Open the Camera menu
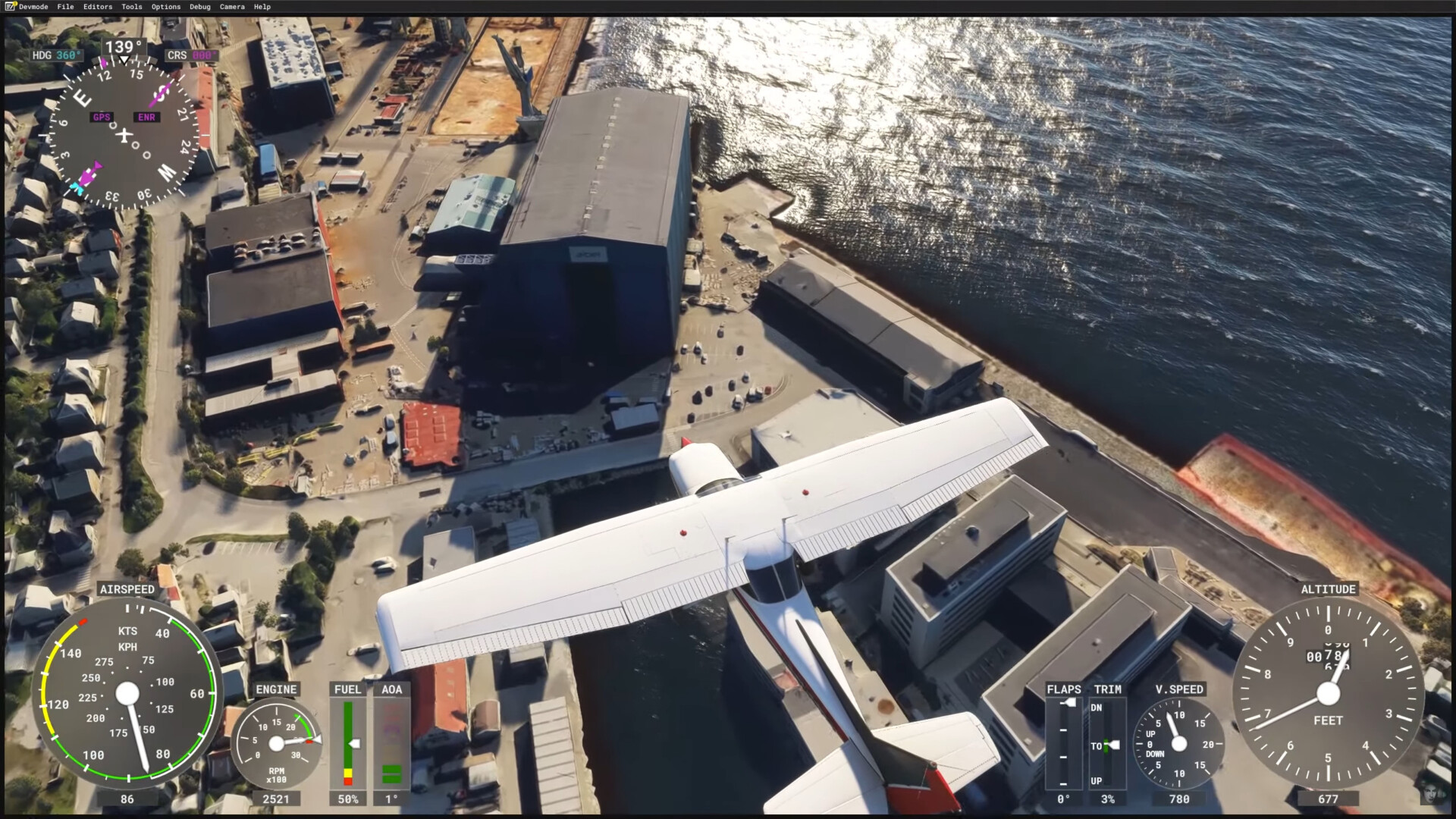The width and height of the screenshot is (1456, 819). click(232, 7)
